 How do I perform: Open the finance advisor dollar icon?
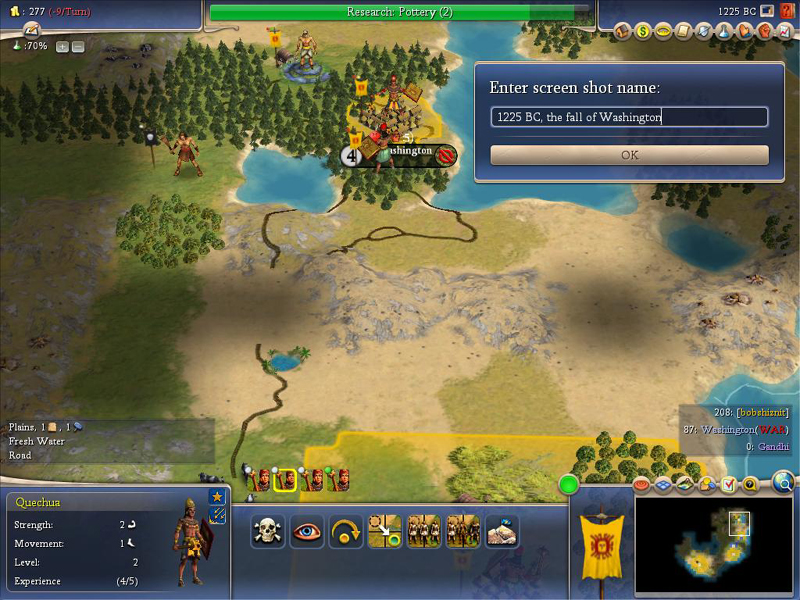(x=643, y=31)
